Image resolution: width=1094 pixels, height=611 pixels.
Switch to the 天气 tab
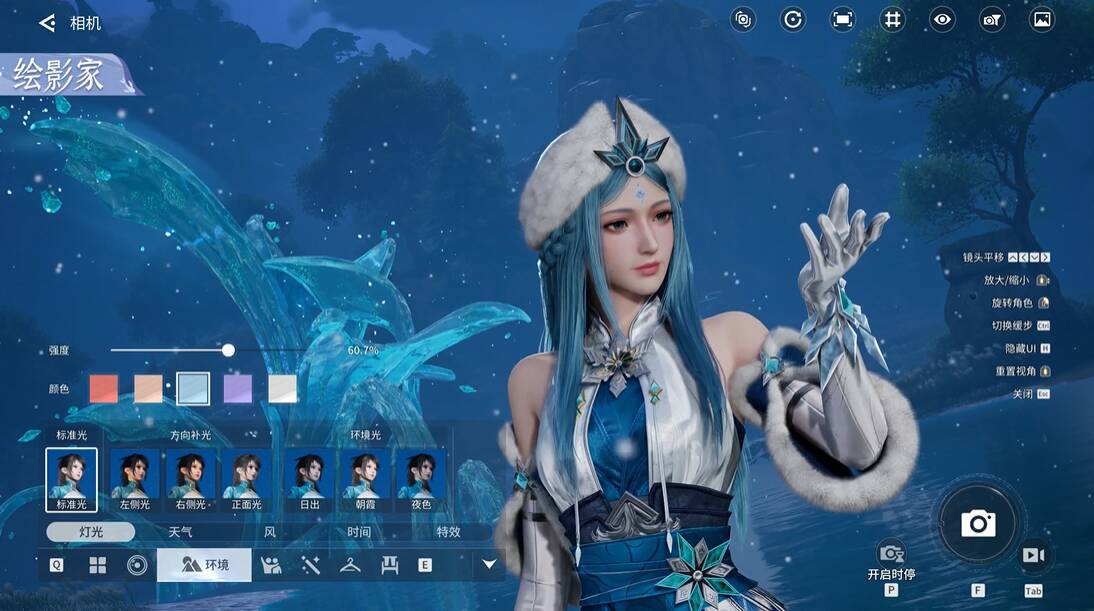coord(180,532)
